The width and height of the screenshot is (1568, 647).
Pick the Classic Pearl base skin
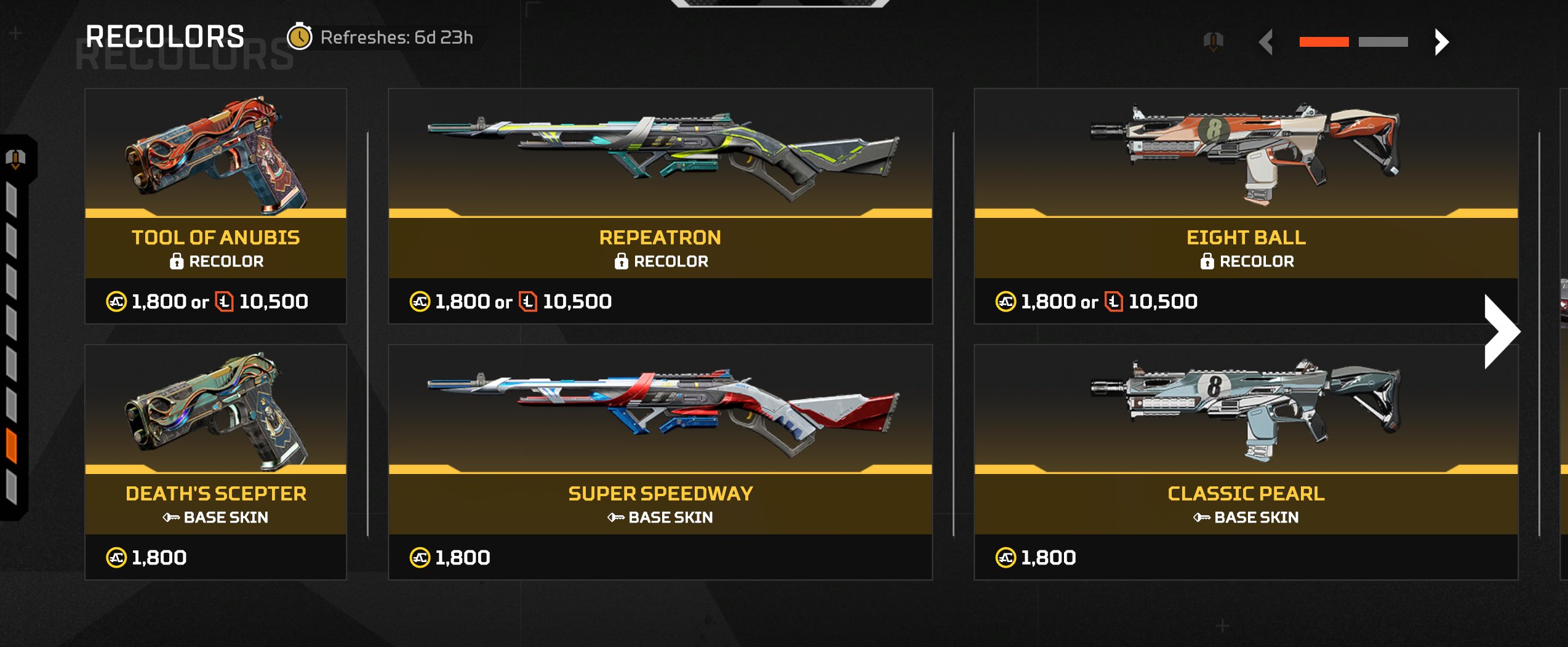tap(1246, 462)
